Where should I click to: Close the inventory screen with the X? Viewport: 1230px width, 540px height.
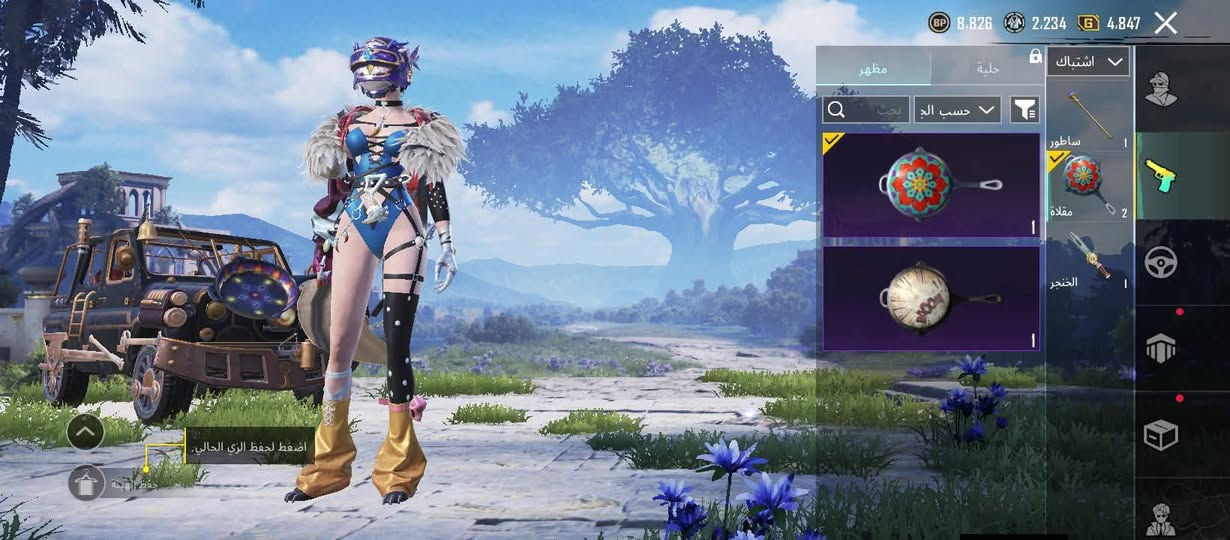pyautogui.click(x=1165, y=23)
